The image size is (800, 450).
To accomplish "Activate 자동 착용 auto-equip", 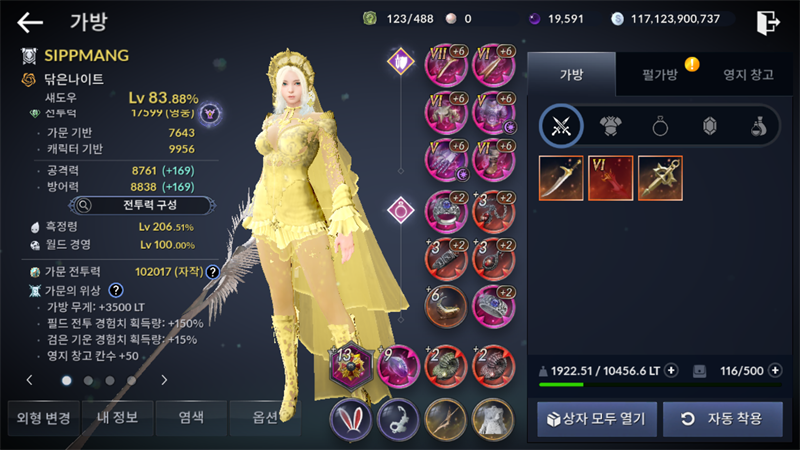I will [722, 418].
